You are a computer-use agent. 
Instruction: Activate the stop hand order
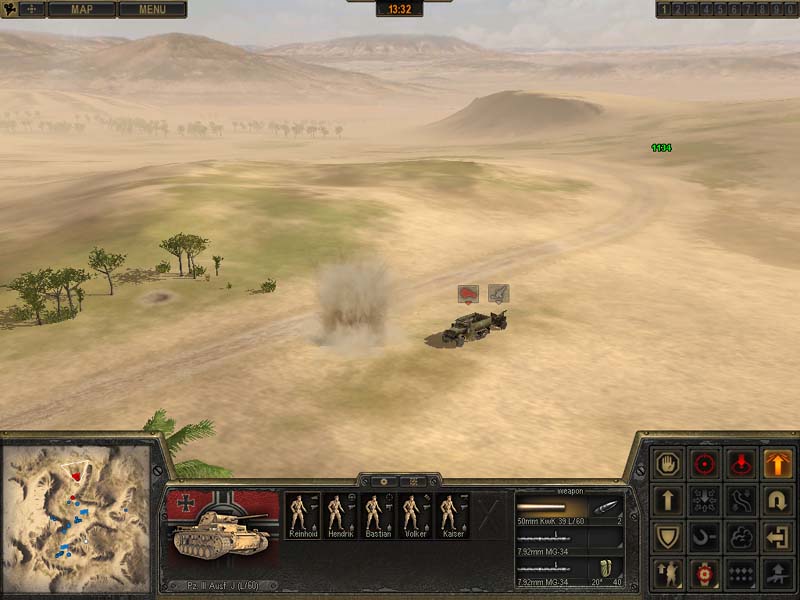coord(667,464)
